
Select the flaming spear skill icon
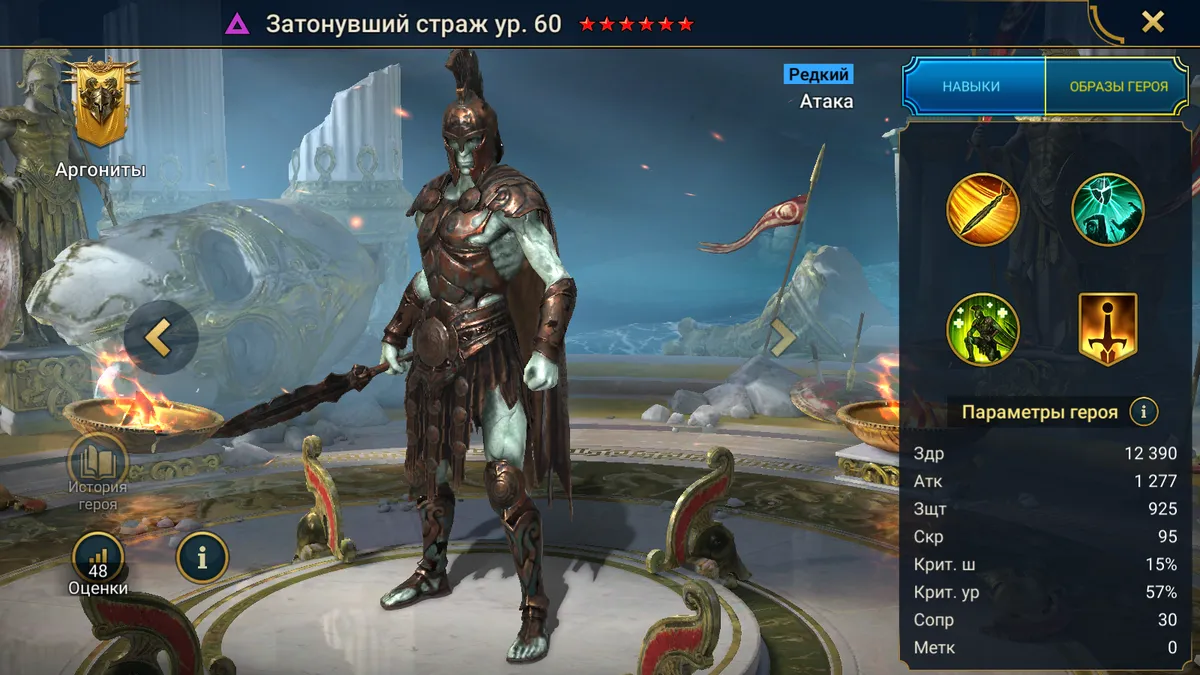(x=983, y=210)
